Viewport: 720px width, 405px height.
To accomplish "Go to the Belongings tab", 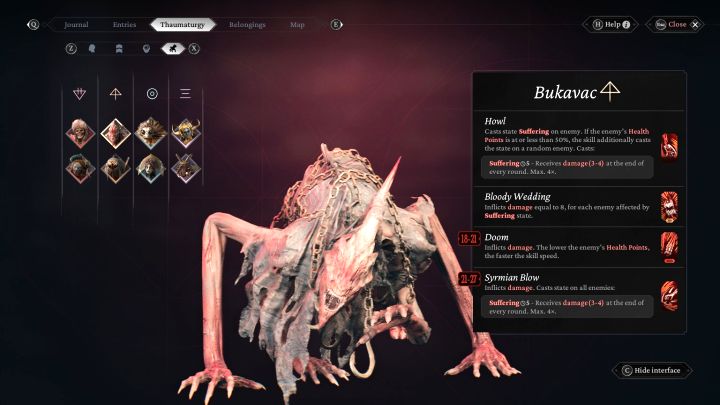I will 244,24.
